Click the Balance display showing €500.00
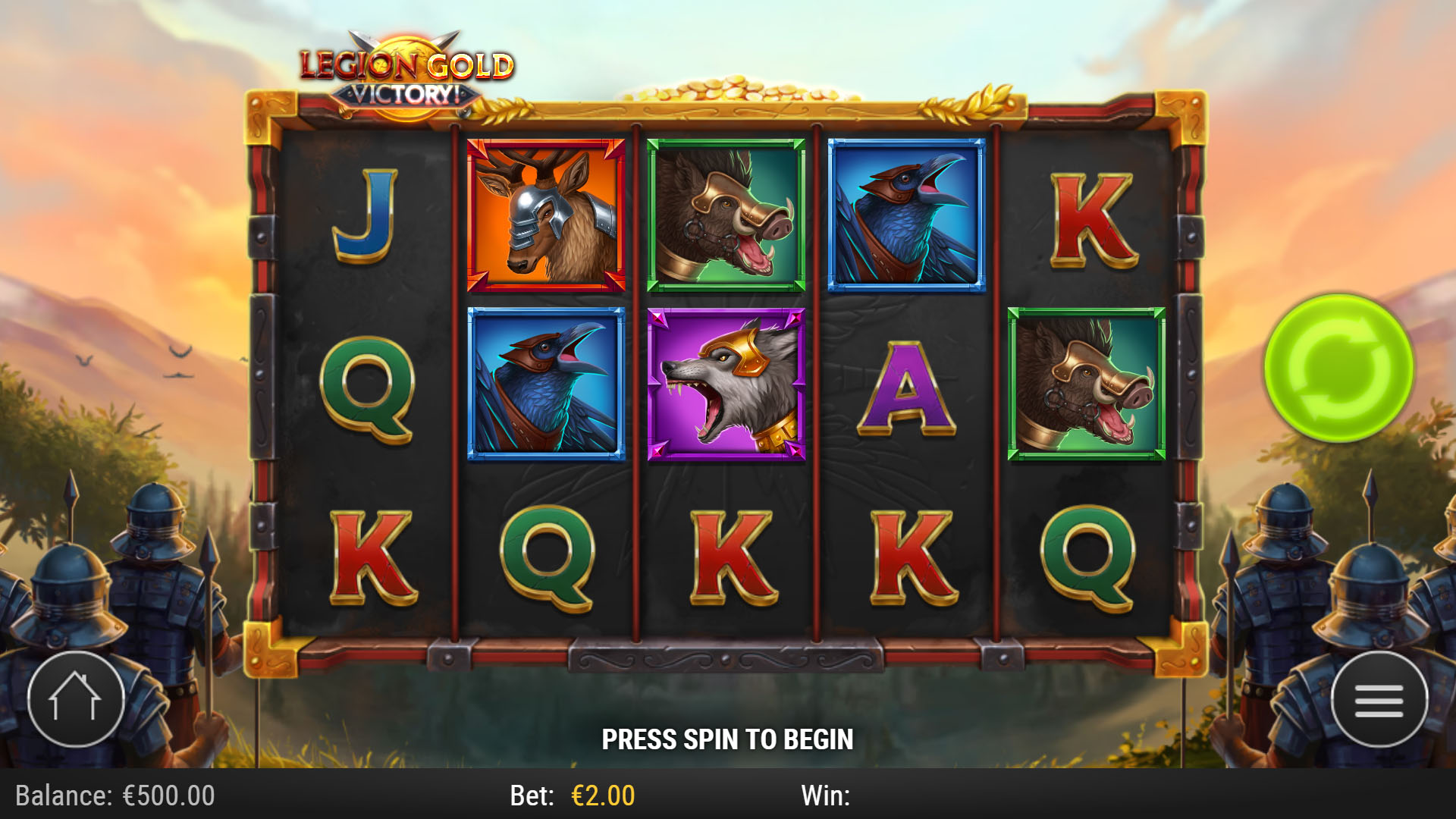The image size is (1456, 819). click(114, 796)
